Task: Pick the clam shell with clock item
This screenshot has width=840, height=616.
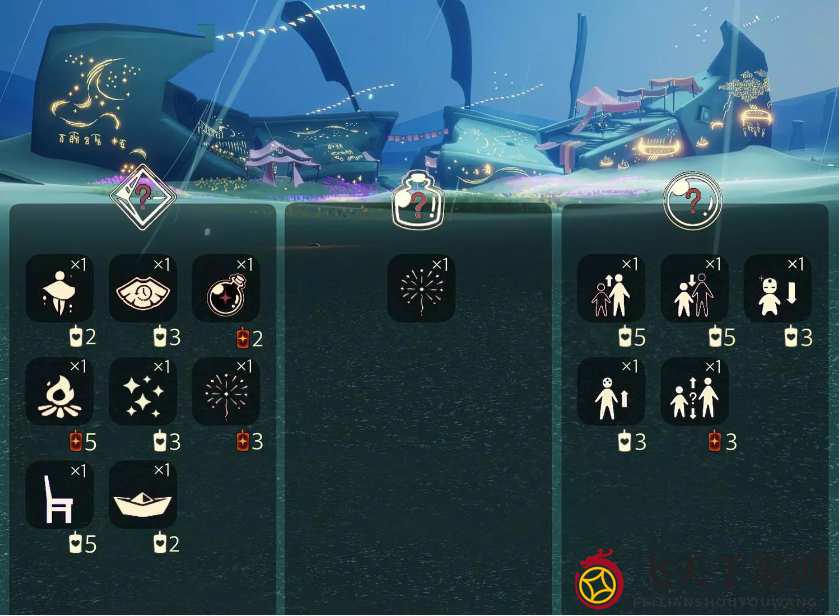Action: click(x=143, y=288)
